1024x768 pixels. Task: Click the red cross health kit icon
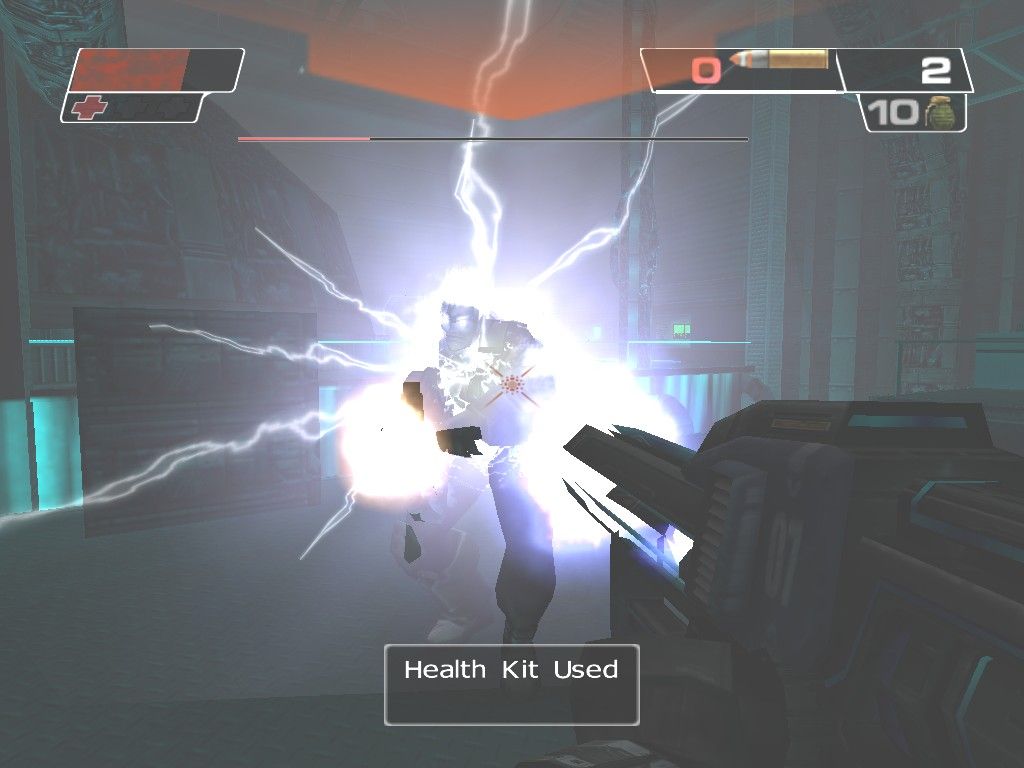(89, 108)
